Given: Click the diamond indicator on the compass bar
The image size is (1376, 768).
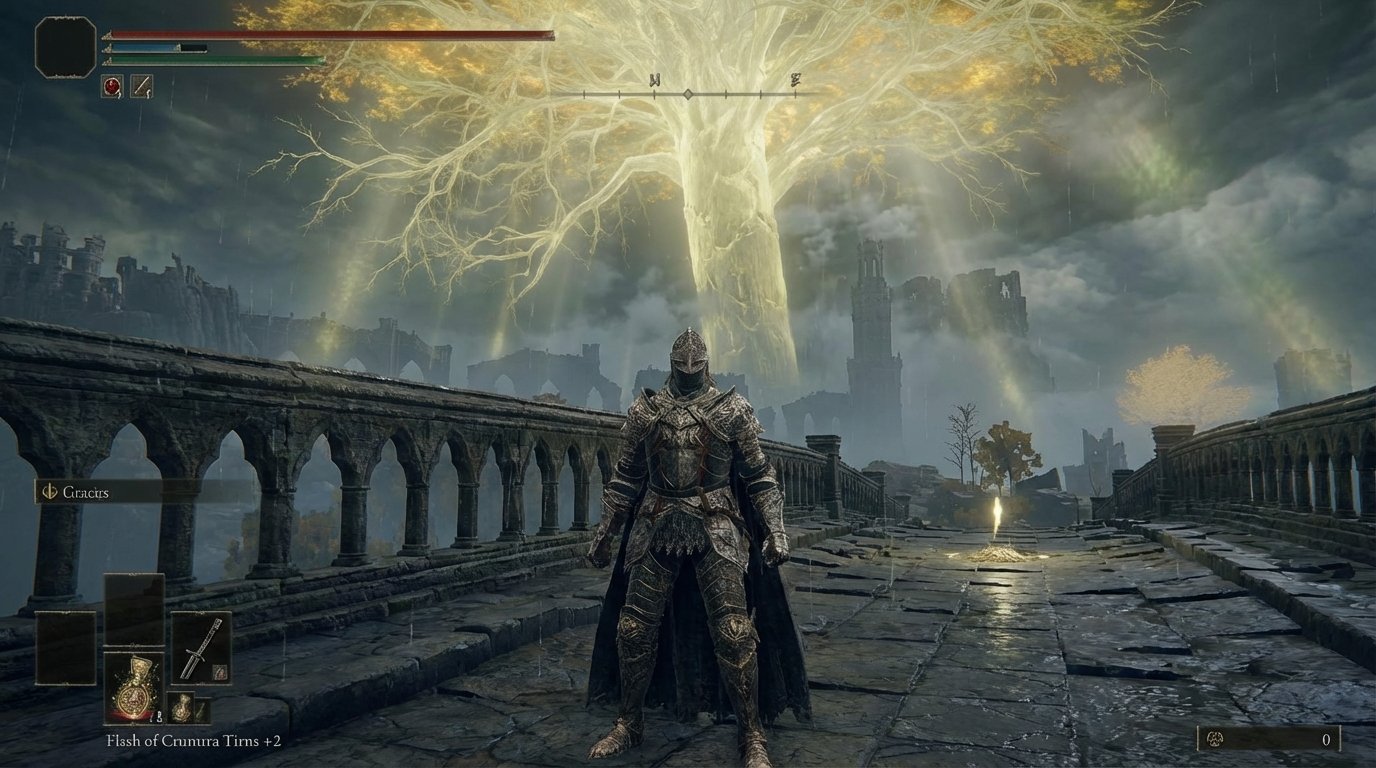Looking at the screenshot, I should [x=690, y=94].
